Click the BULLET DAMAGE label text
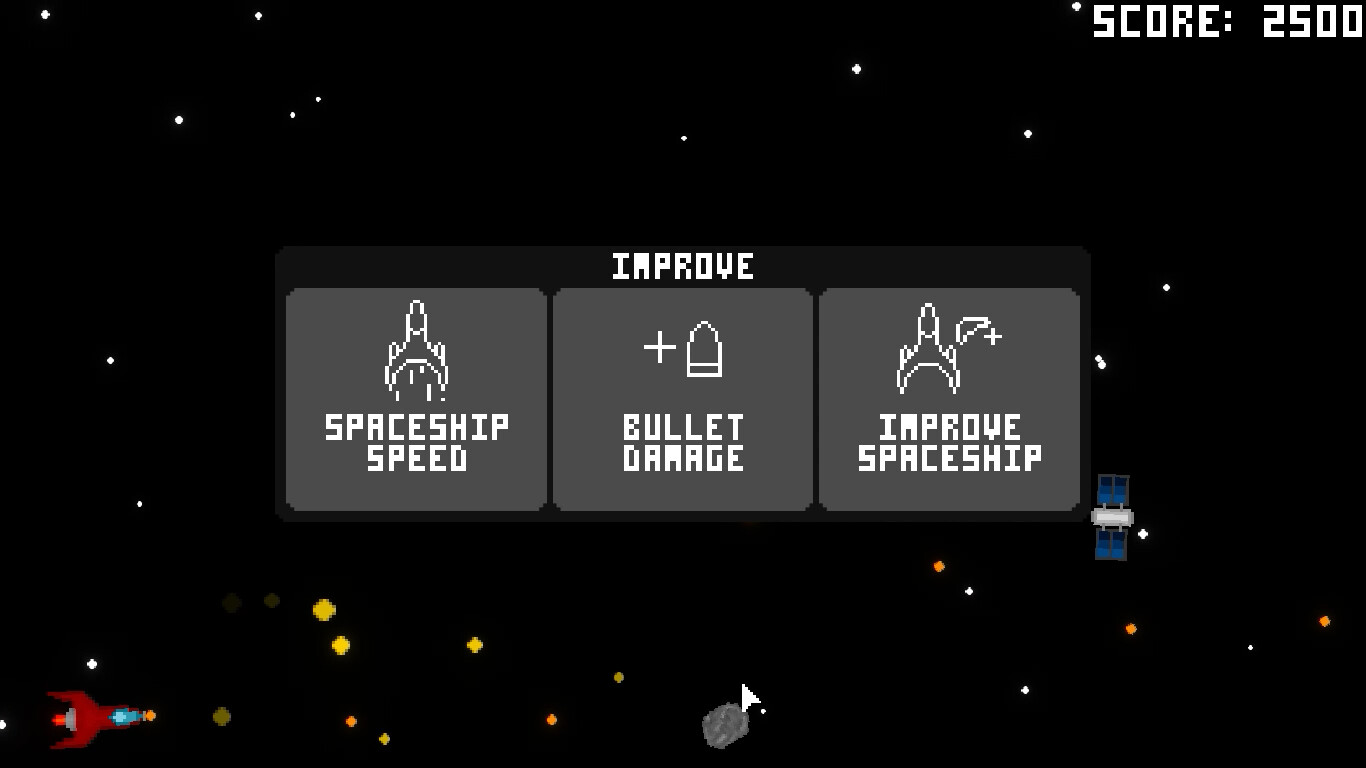 pos(682,444)
